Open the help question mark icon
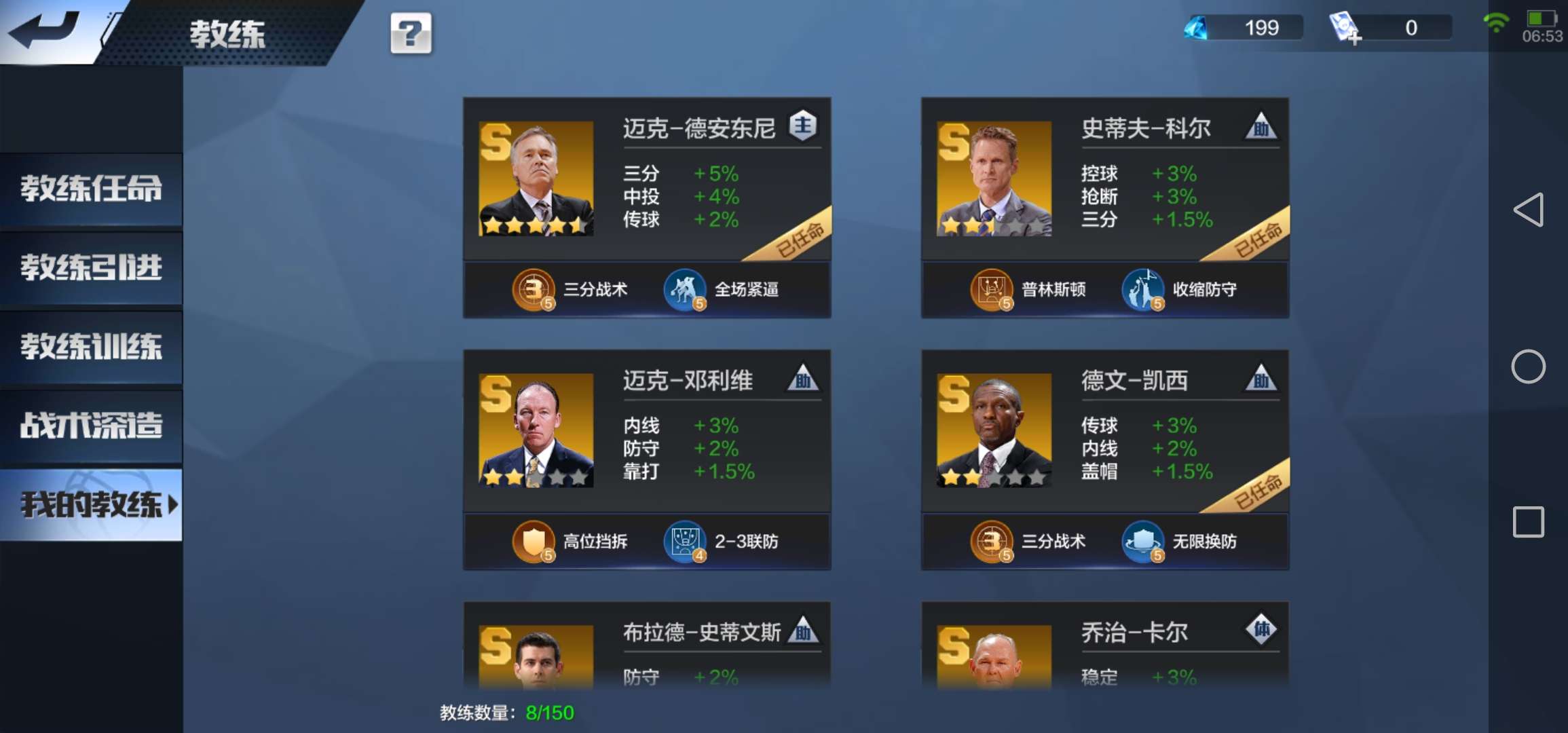The image size is (1568, 733). (410, 32)
